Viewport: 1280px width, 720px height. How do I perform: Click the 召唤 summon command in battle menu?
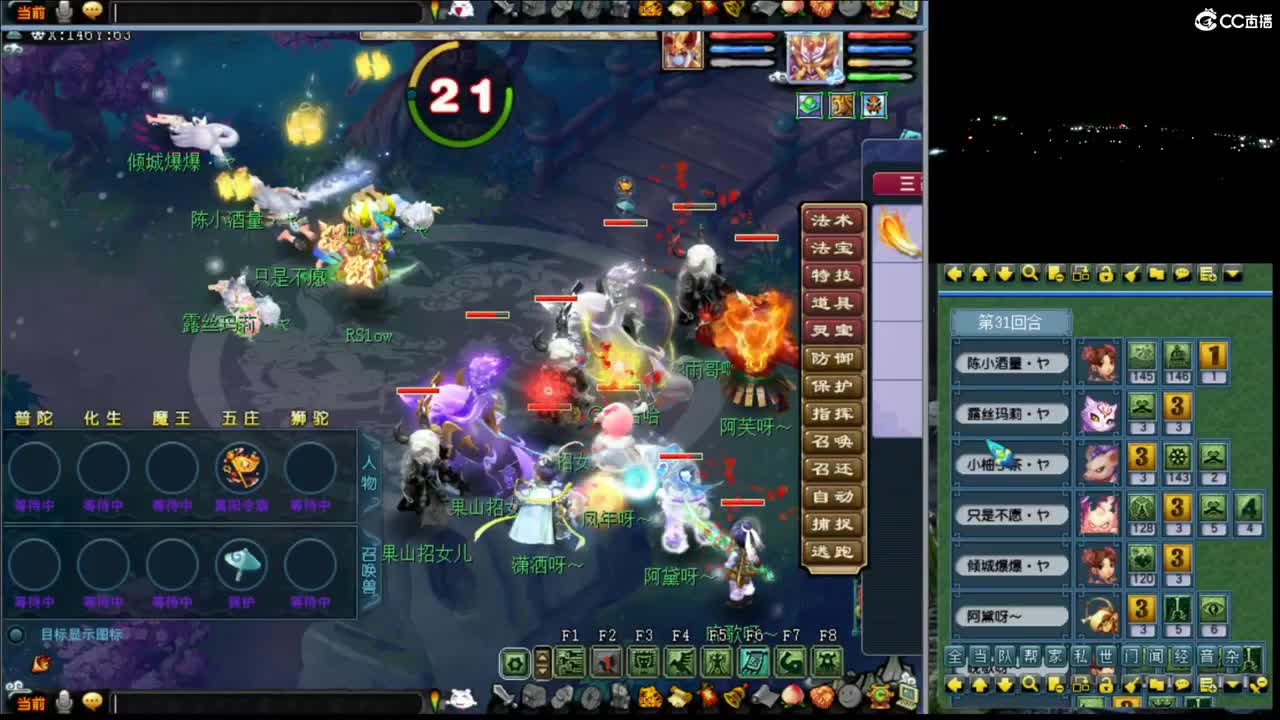click(x=833, y=441)
